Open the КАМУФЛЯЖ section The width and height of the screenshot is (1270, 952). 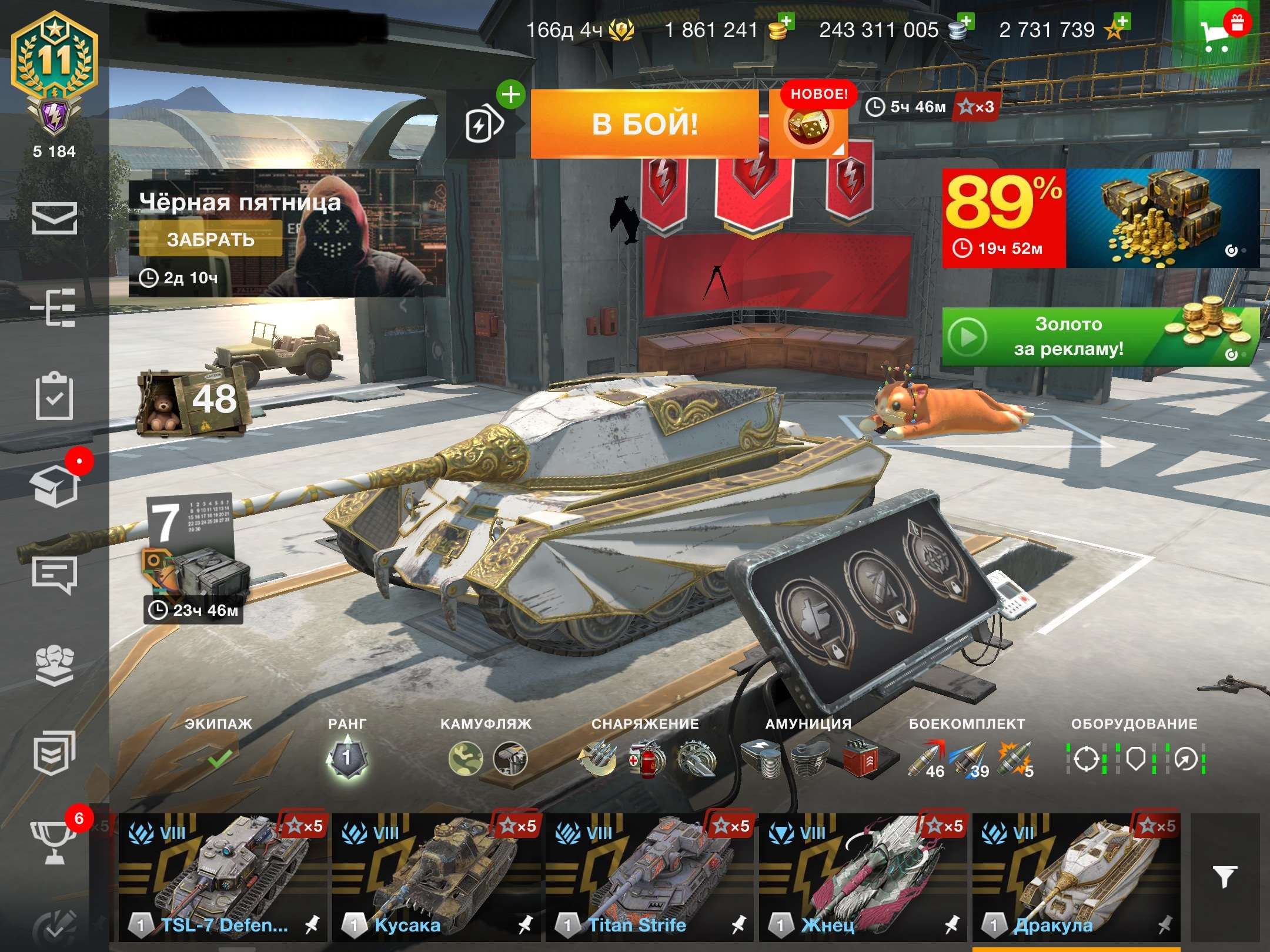[x=486, y=723]
